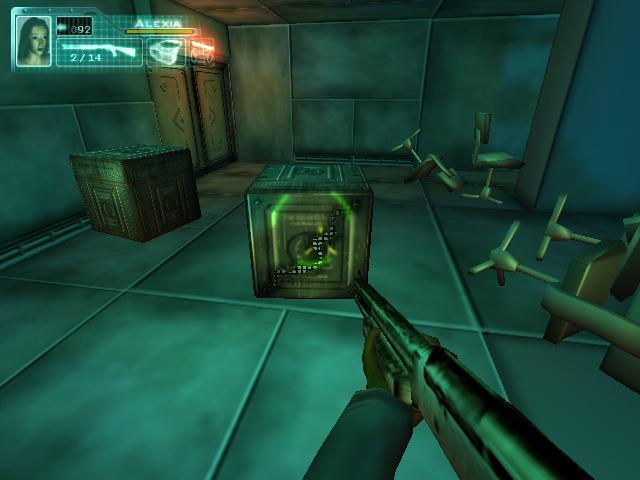The height and width of the screenshot is (480, 640).
Task: Select the red-highlighted item slot
Action: coord(202,49)
